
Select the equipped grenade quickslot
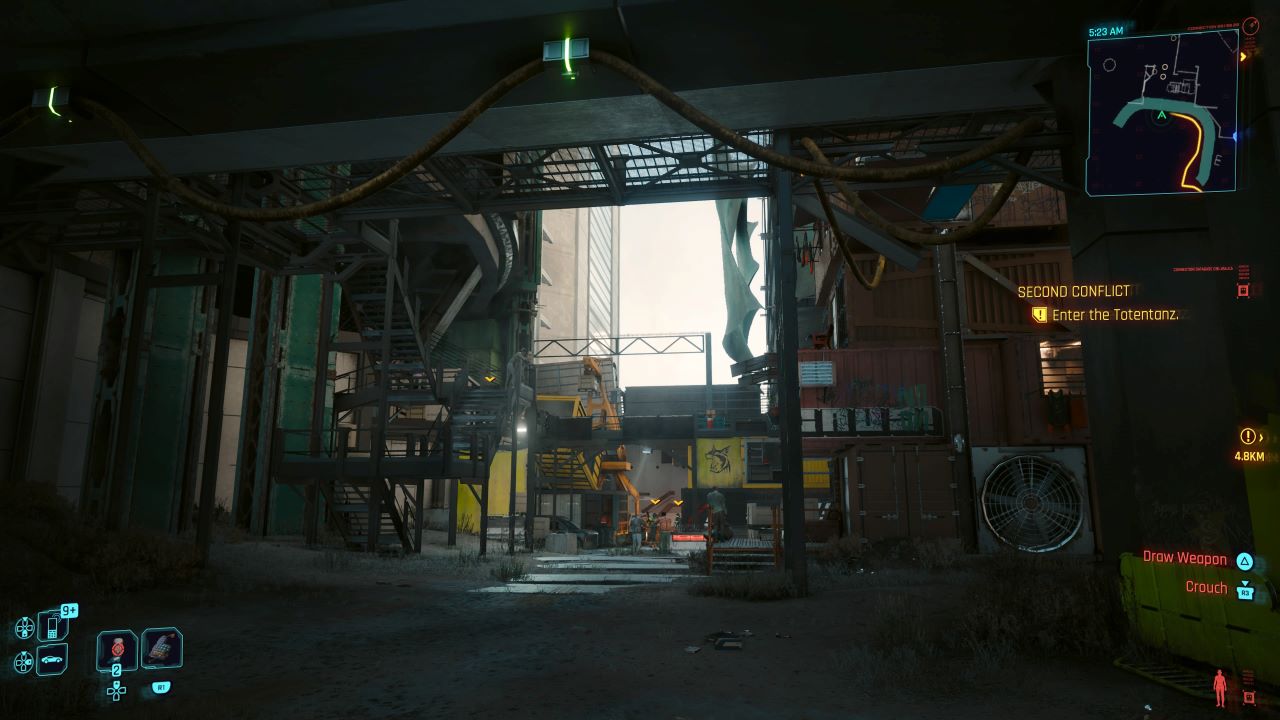[x=116, y=650]
